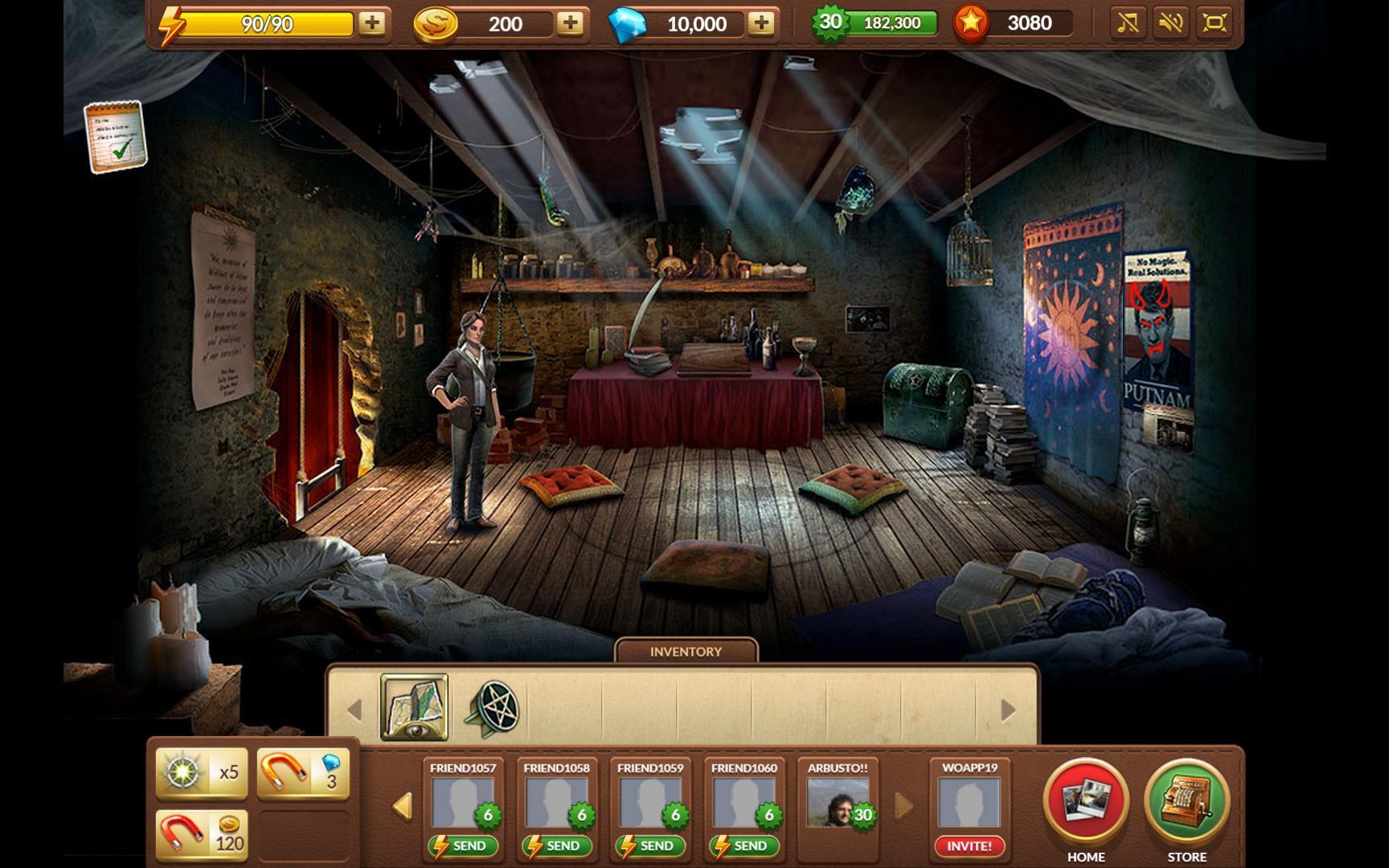Open the task checklist notepad
Screen dimensions: 1389x868
click(x=115, y=136)
